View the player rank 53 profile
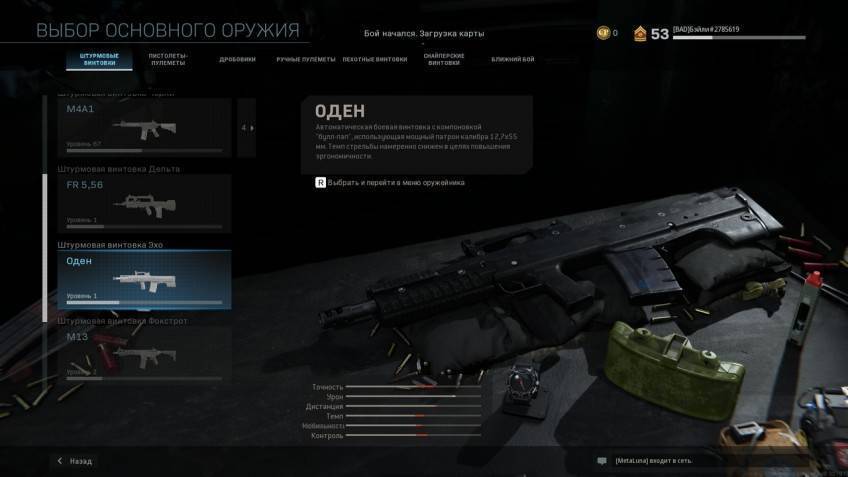 pos(652,33)
